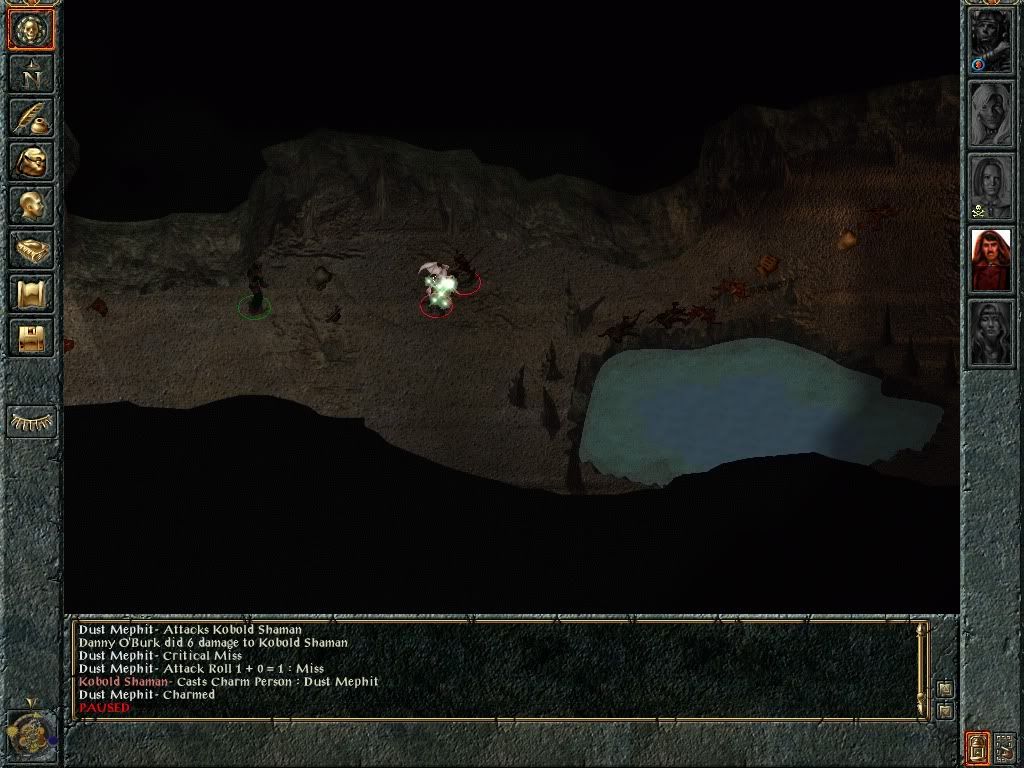Image resolution: width=1024 pixels, height=768 pixels.
Task: Click the message log scrollbar
Action: click(x=923, y=668)
